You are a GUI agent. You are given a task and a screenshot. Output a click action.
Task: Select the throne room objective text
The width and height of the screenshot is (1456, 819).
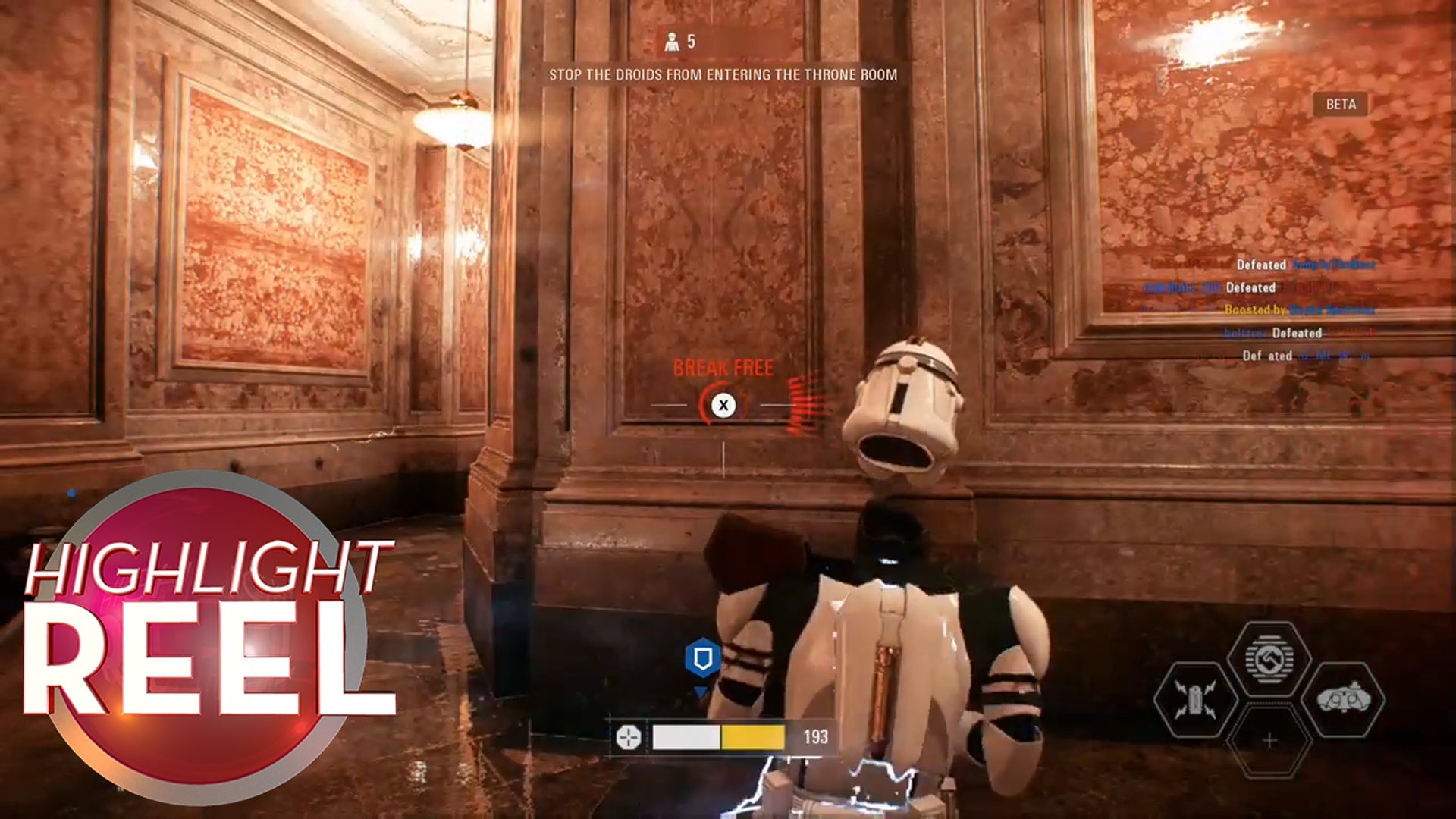coord(723,75)
